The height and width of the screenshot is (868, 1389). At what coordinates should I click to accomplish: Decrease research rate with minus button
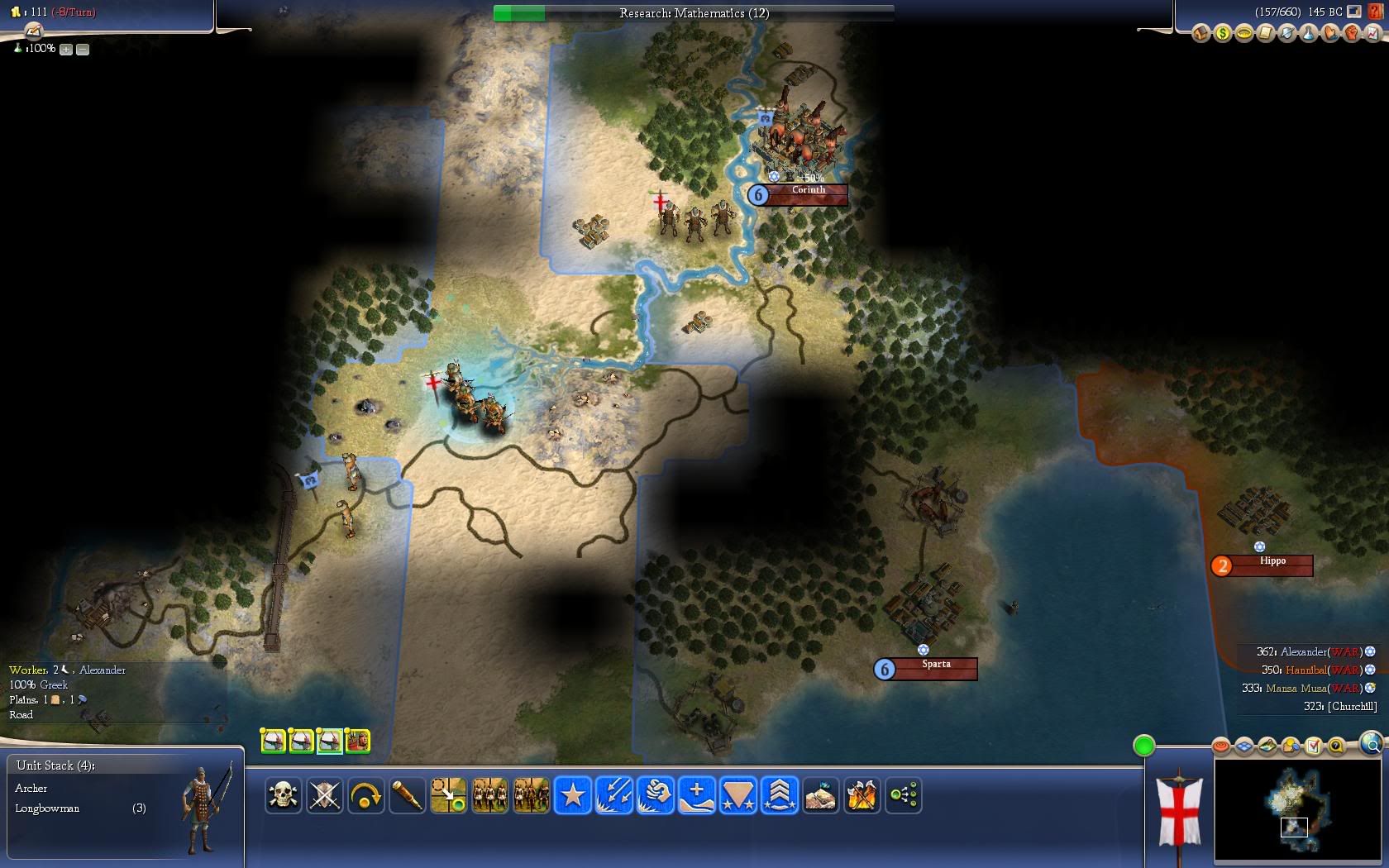83,50
